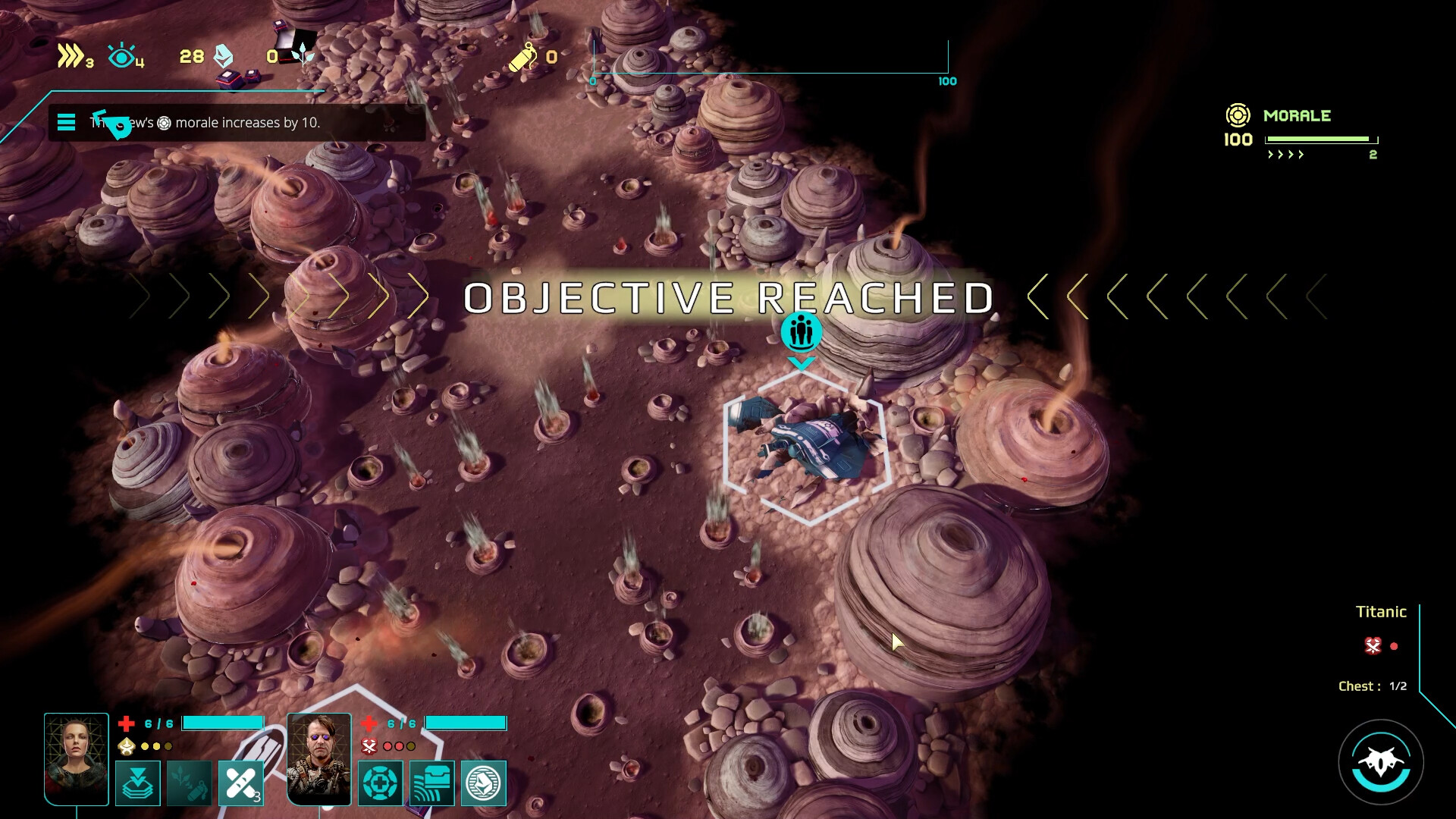Select the crossed bandages item with 3 charges

pos(240,783)
